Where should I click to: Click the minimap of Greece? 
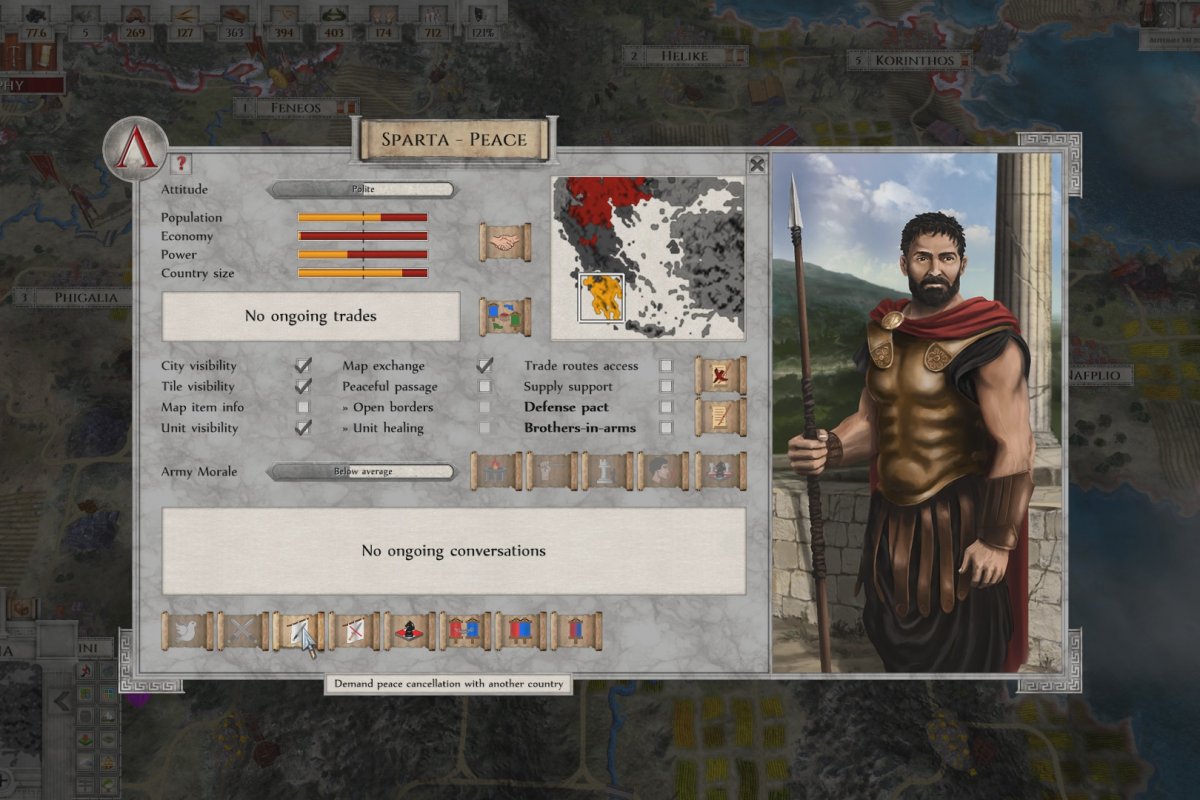(x=647, y=256)
